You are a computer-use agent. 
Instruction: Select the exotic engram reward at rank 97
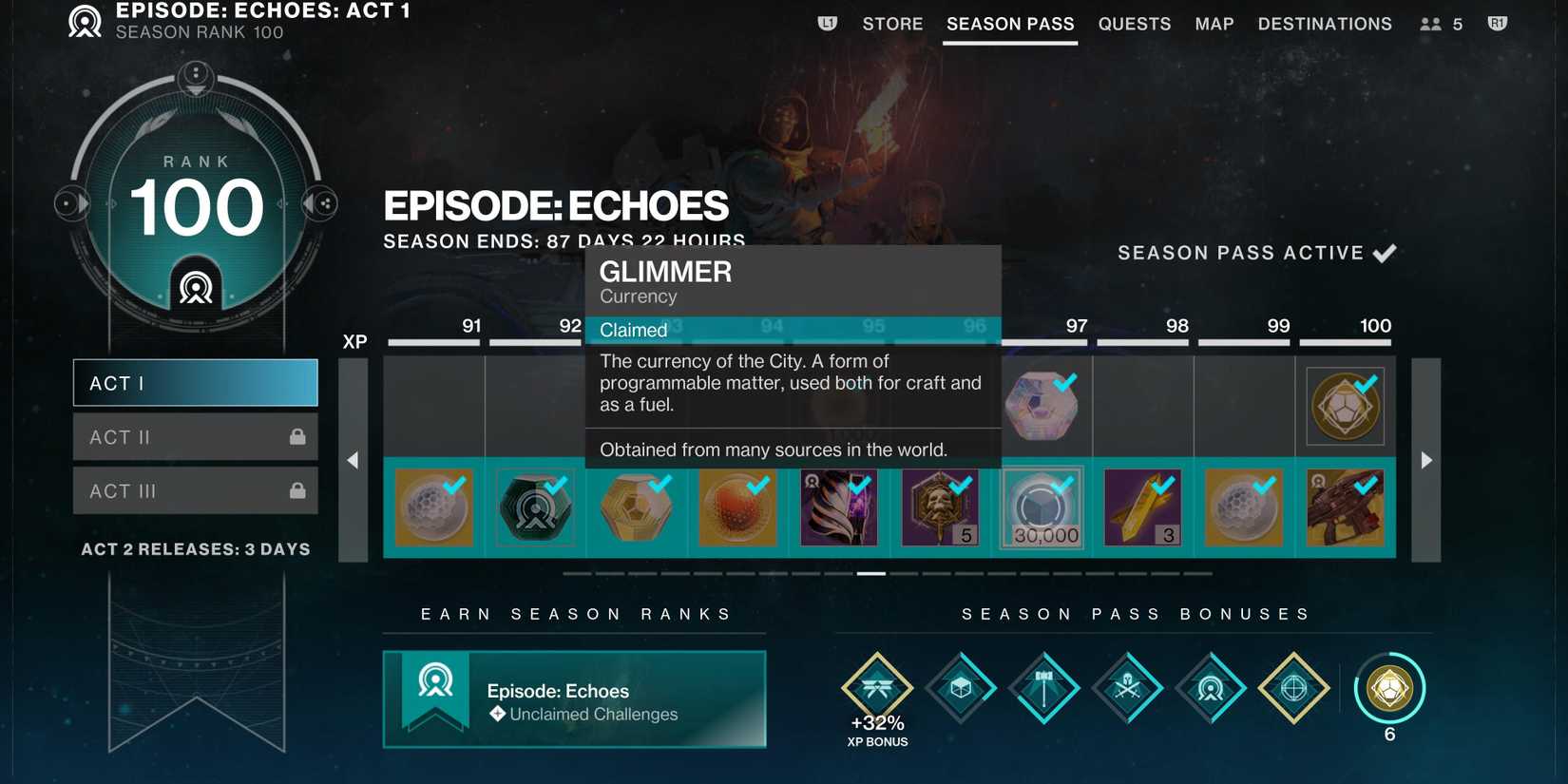1042,405
